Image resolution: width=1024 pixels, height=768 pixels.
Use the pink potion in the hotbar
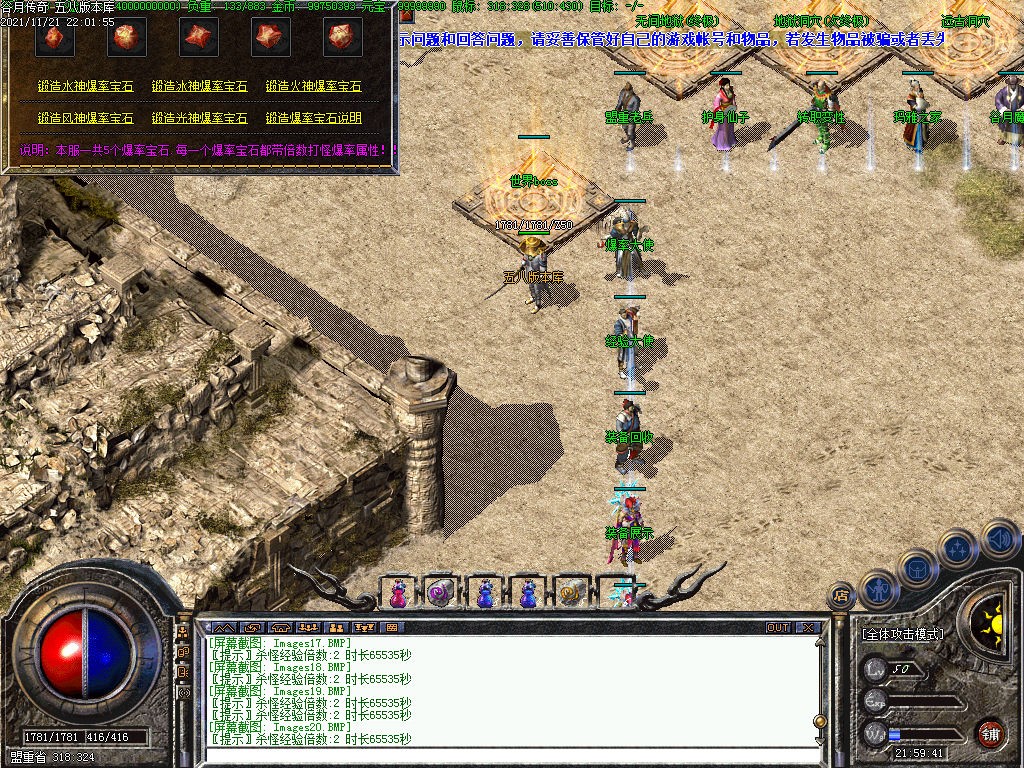[x=398, y=592]
